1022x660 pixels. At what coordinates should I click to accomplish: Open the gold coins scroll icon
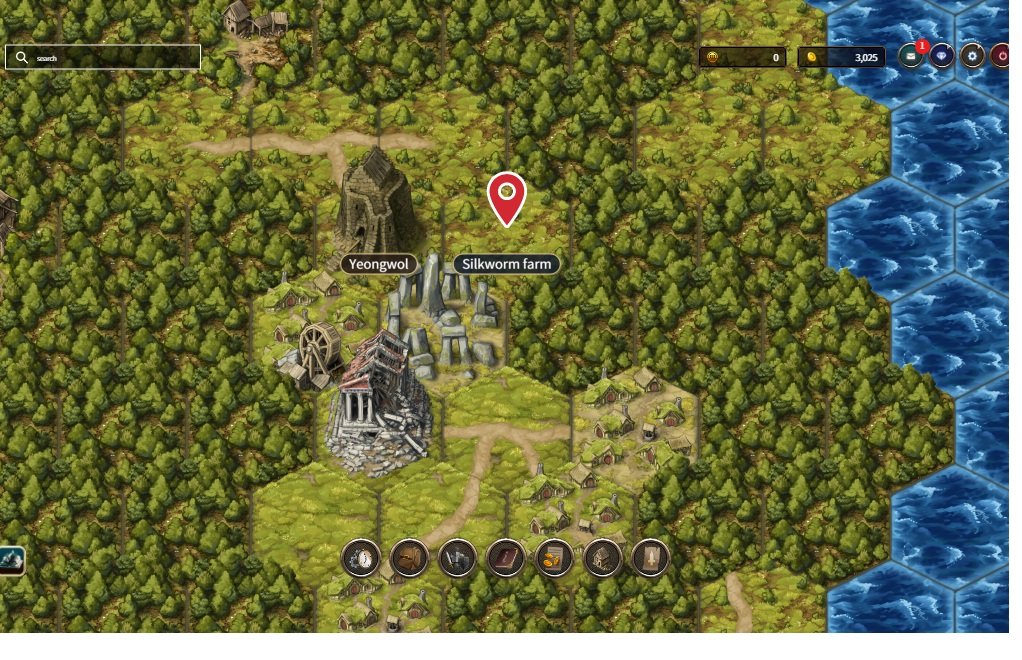(x=554, y=558)
